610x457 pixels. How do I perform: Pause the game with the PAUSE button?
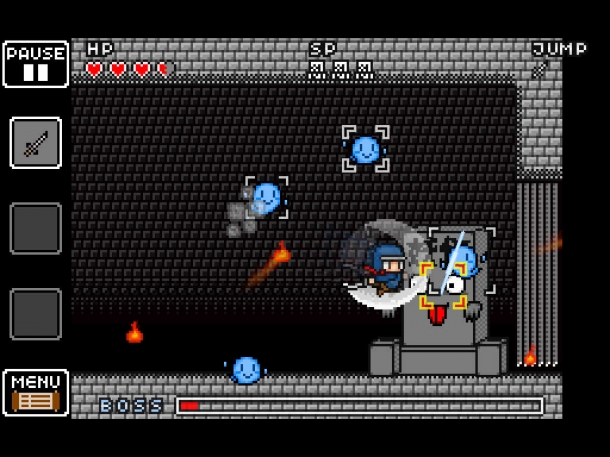pyautogui.click(x=36, y=64)
